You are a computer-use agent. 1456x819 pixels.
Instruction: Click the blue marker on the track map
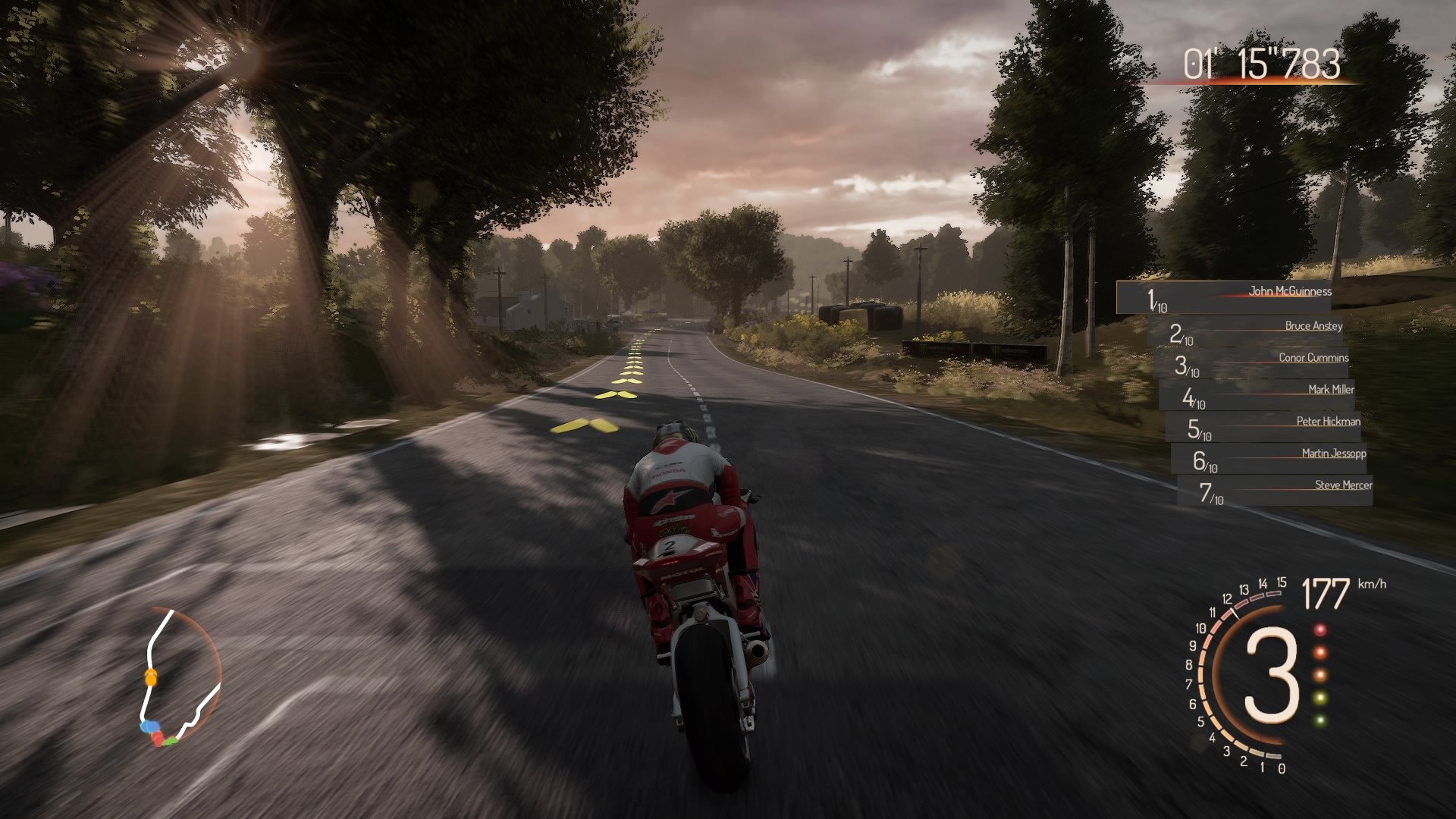pos(149,726)
